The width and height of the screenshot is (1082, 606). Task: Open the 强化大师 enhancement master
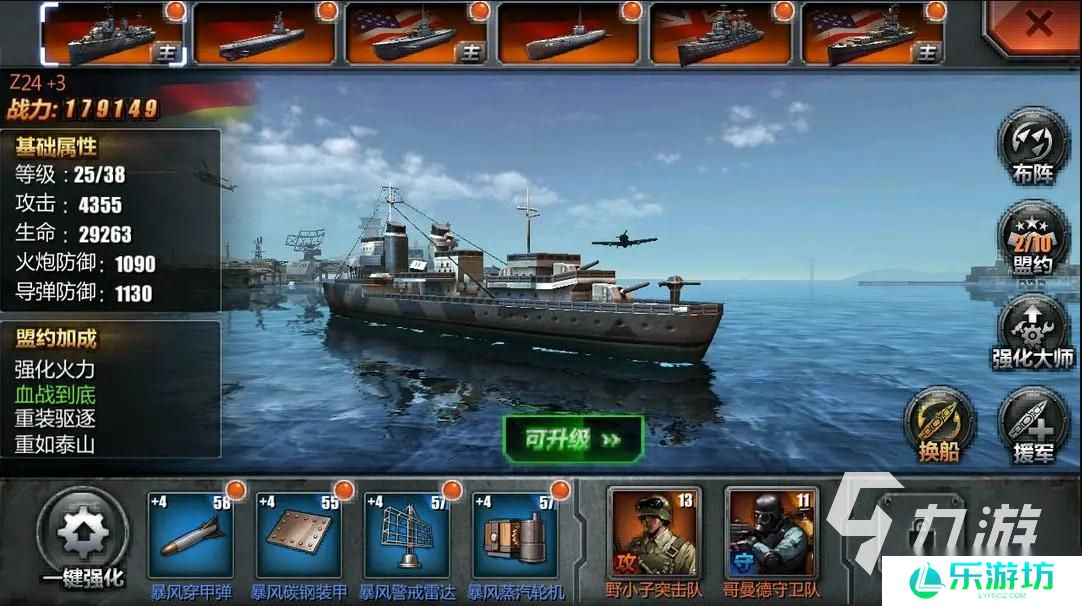click(1033, 328)
